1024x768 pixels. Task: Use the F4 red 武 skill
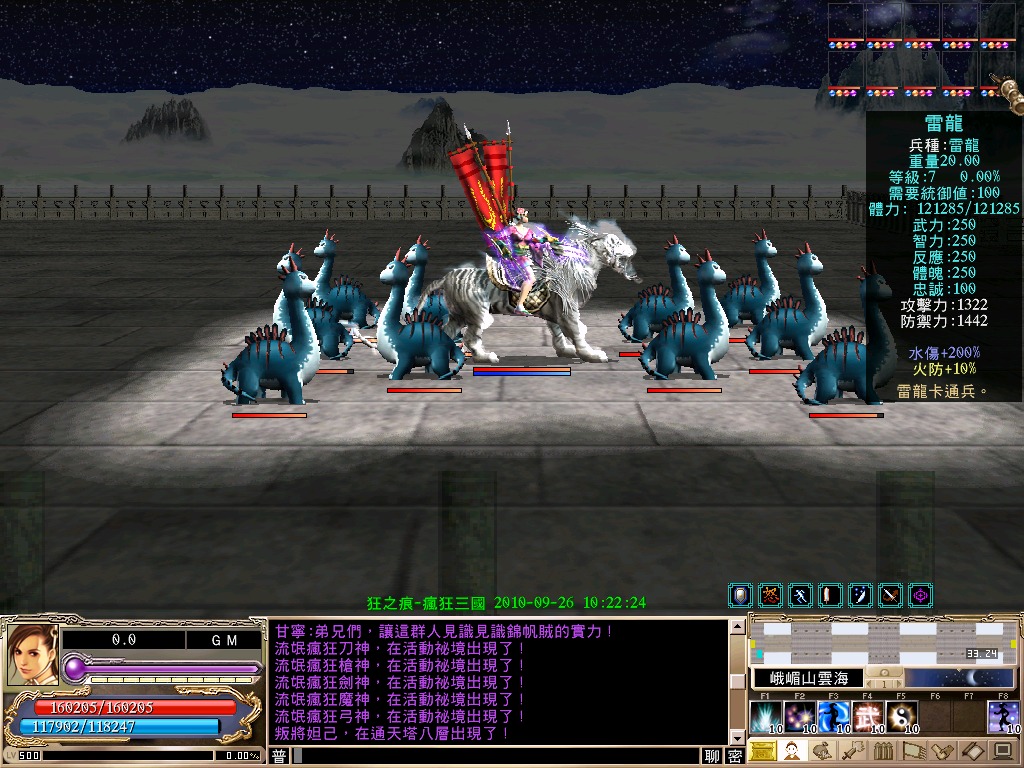pos(867,716)
